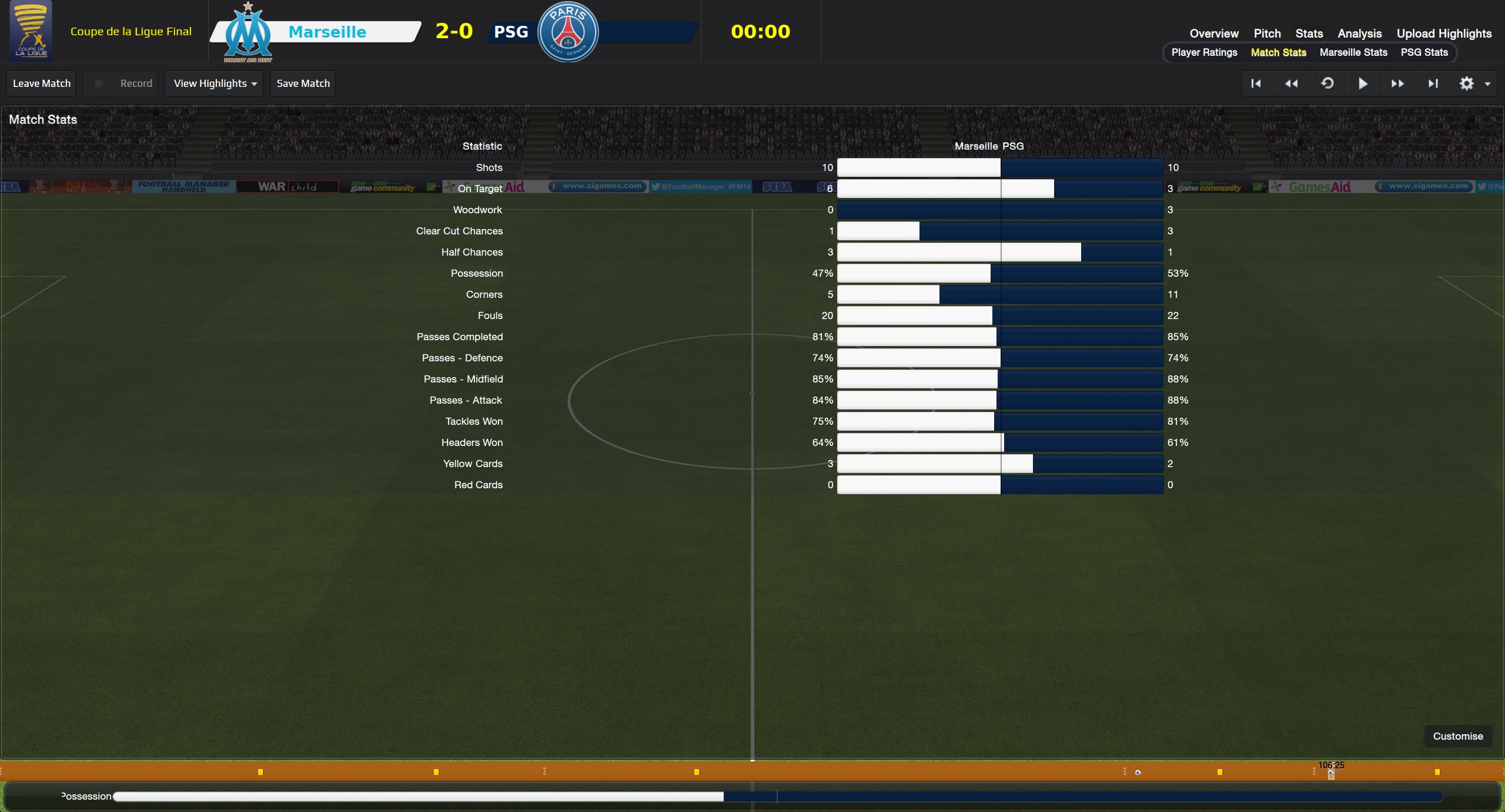This screenshot has width=1505, height=812.
Task: Skip to the end of match replay
Action: [x=1433, y=83]
